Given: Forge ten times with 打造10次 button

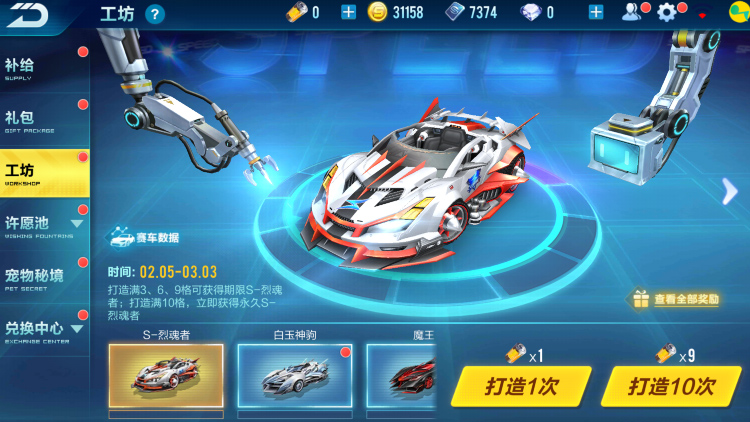Looking at the screenshot, I should pos(672,386).
